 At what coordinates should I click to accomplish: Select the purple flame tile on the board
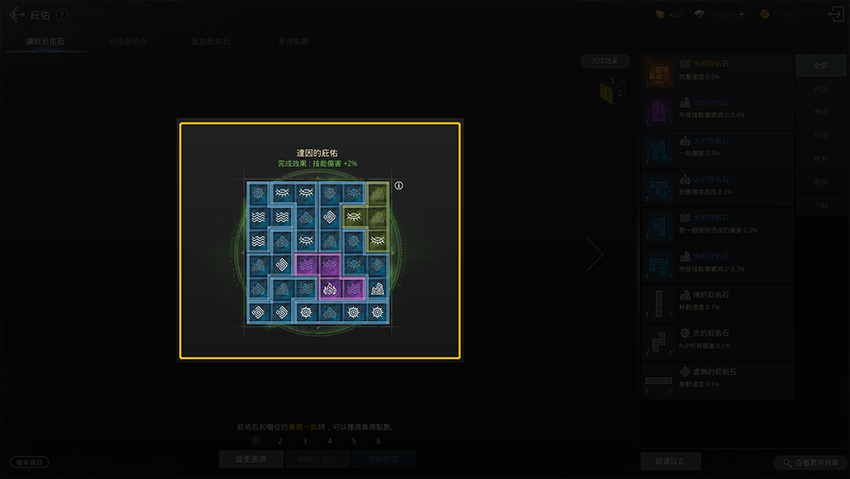click(x=330, y=290)
